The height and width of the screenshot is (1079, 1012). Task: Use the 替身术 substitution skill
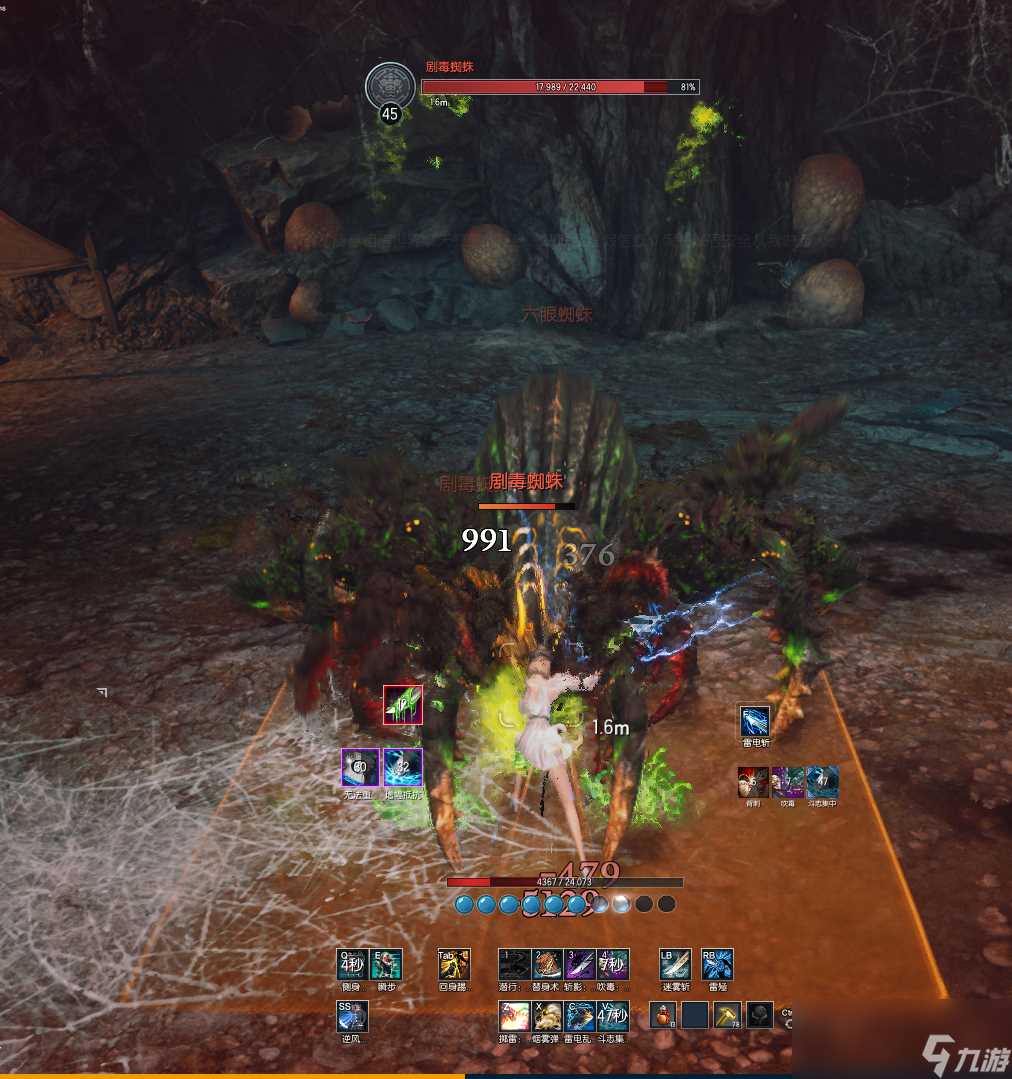(x=547, y=964)
